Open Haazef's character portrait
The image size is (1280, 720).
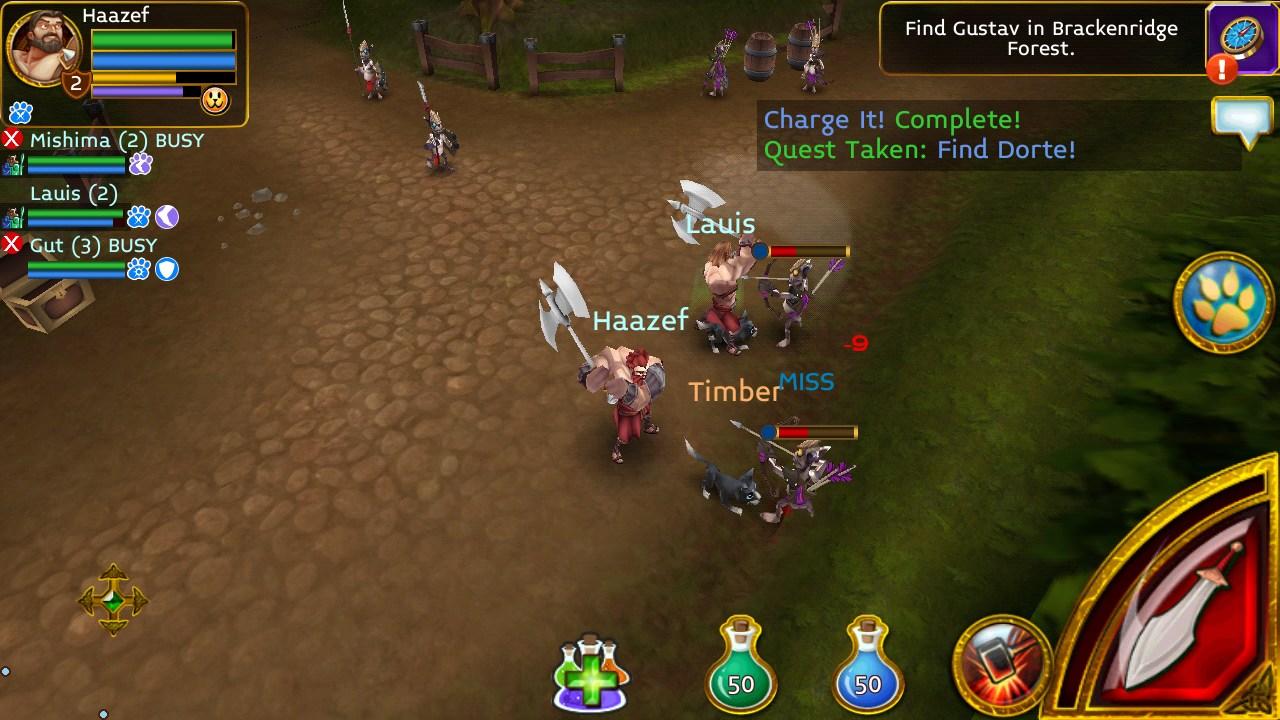(x=44, y=48)
